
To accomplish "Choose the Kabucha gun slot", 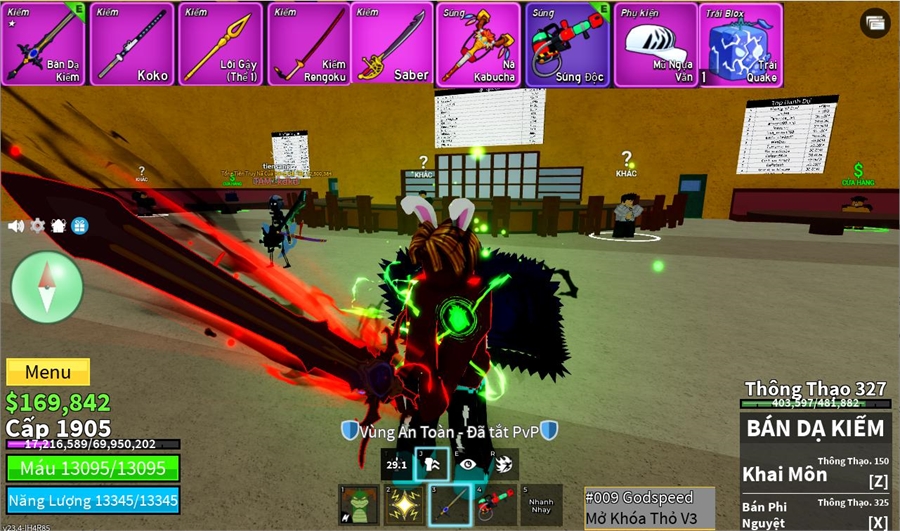I will click(x=479, y=44).
